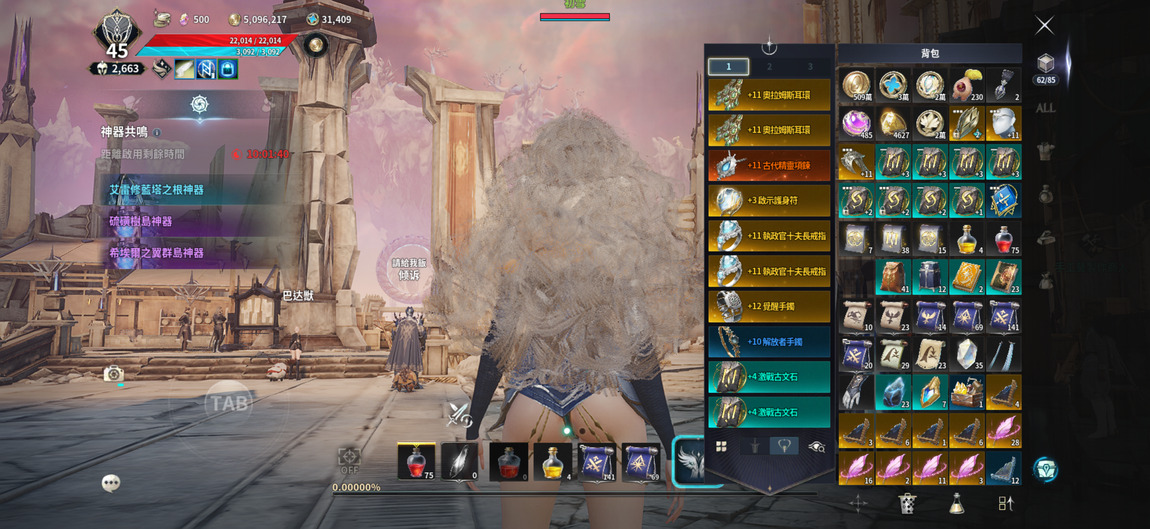The image size is (1150, 529).
Task: Close the inventory panel with the X
Action: (1044, 26)
